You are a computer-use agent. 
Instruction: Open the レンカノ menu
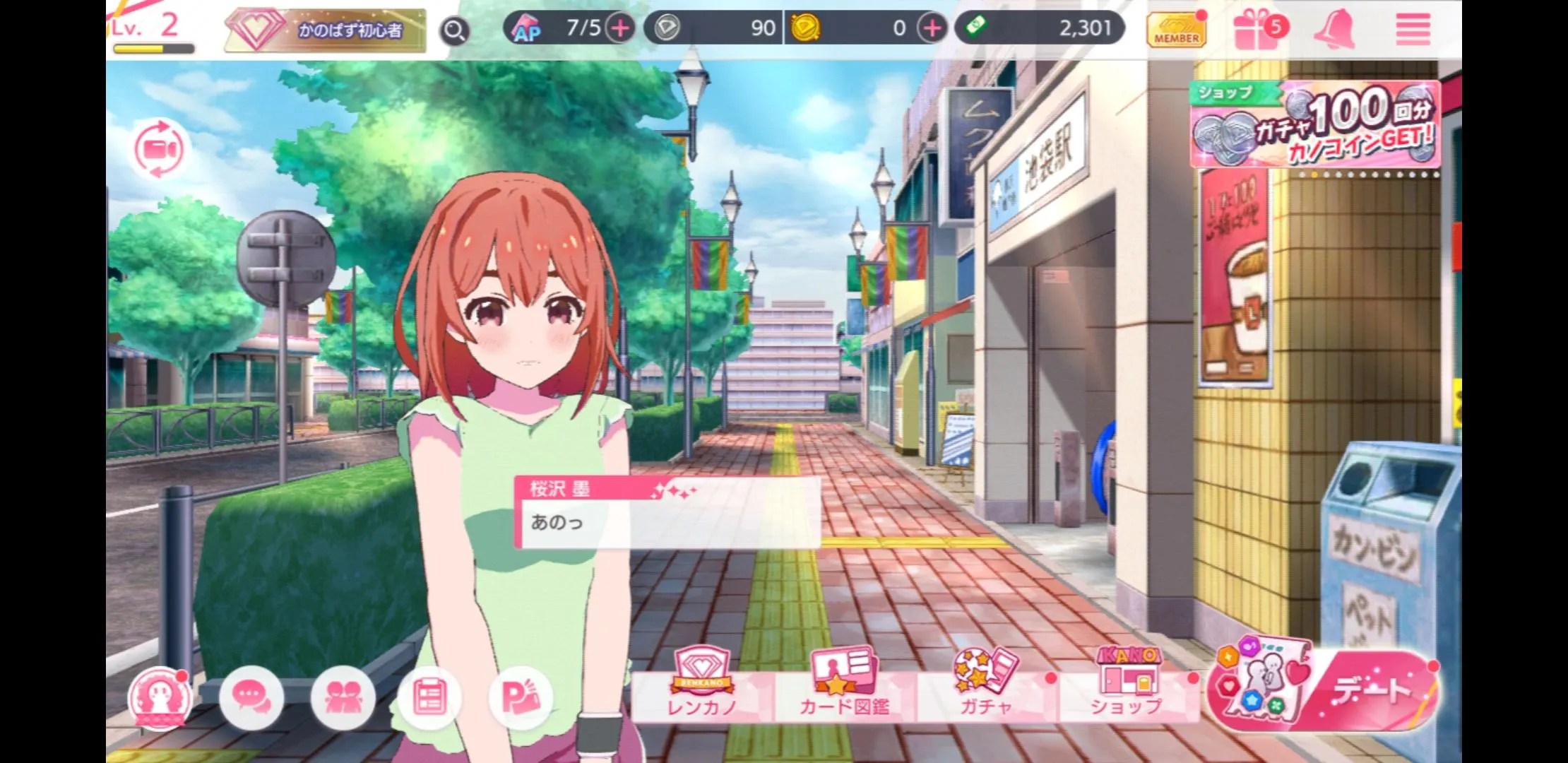pos(702,685)
